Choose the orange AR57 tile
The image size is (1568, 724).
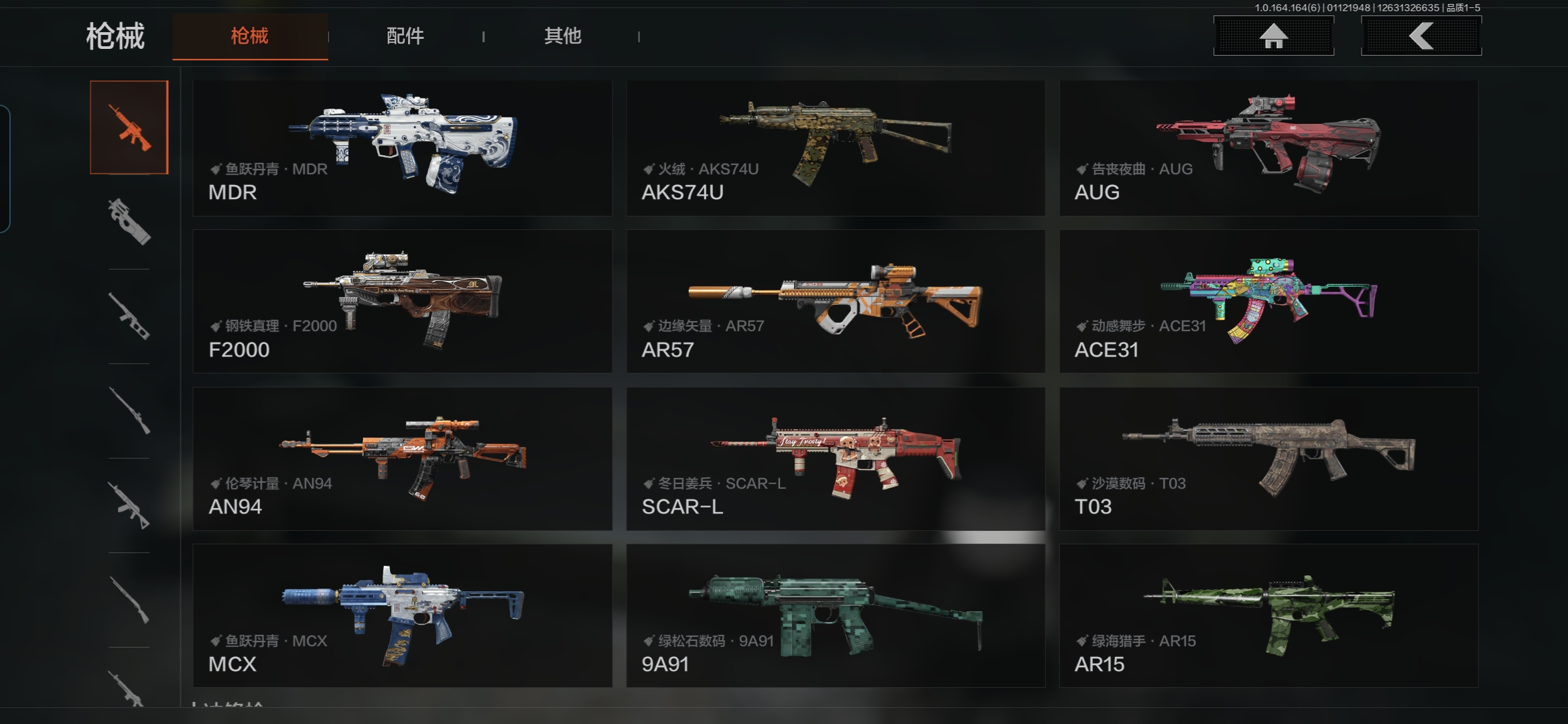836,302
